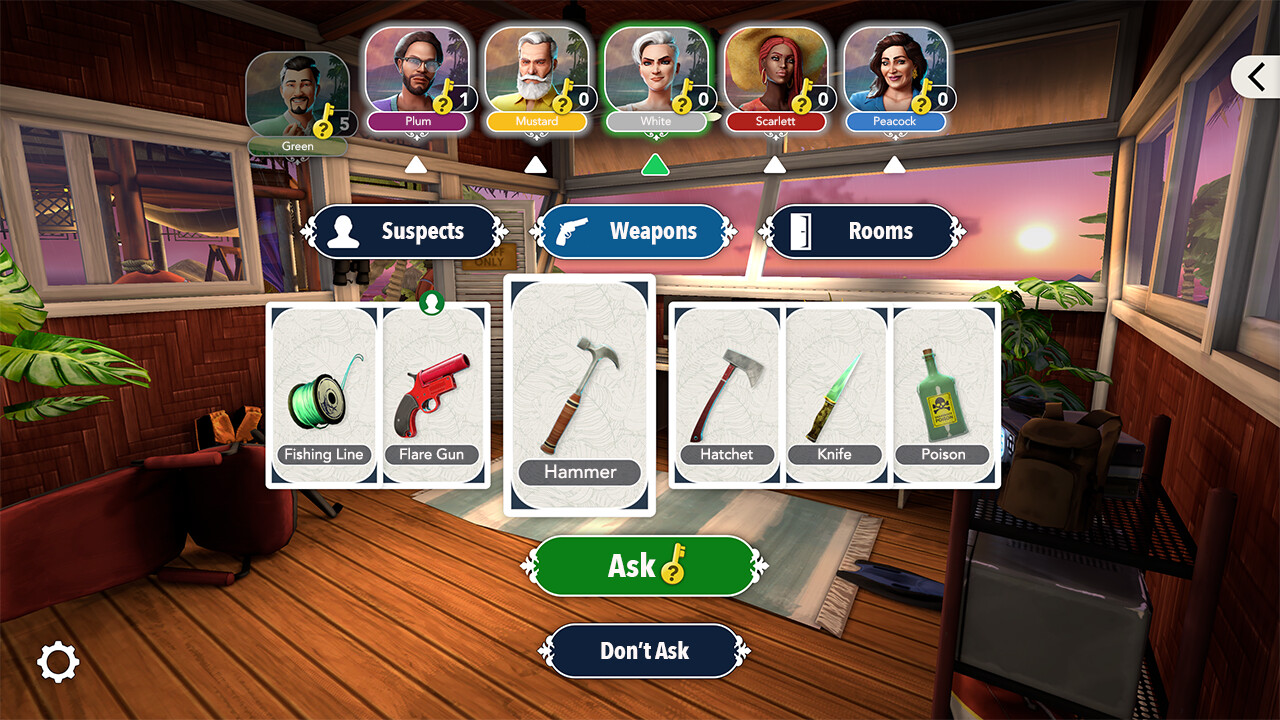Select the Fishing Line weapon card
1280x720 pixels.
coord(323,395)
